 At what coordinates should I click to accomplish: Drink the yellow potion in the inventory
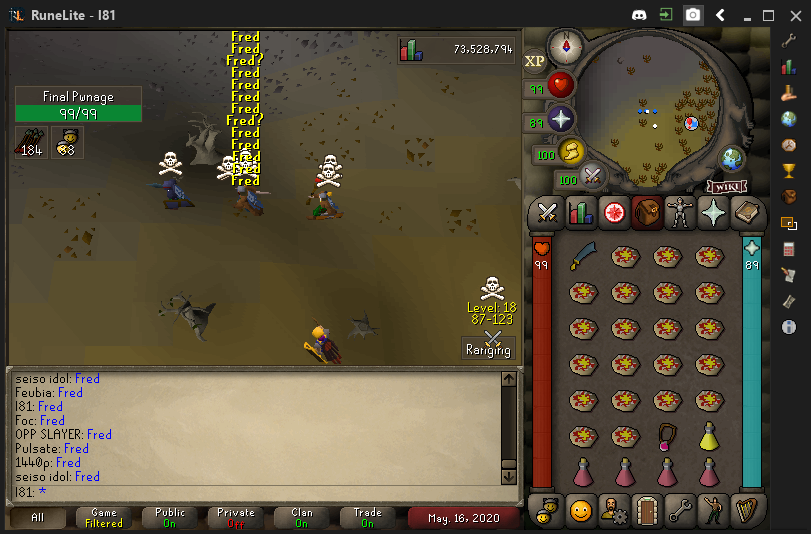point(709,435)
